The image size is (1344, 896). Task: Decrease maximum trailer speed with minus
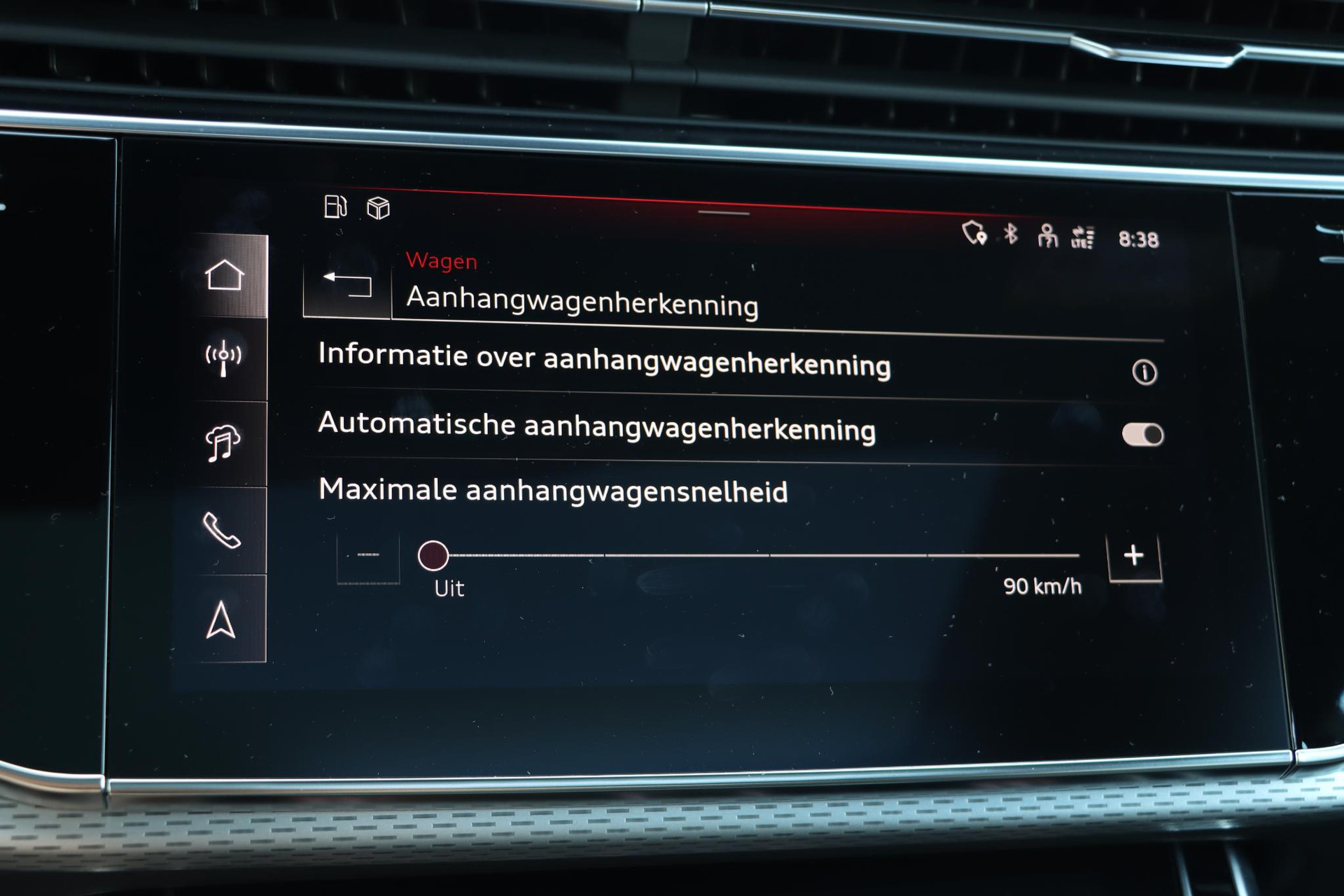pyautogui.click(x=368, y=556)
